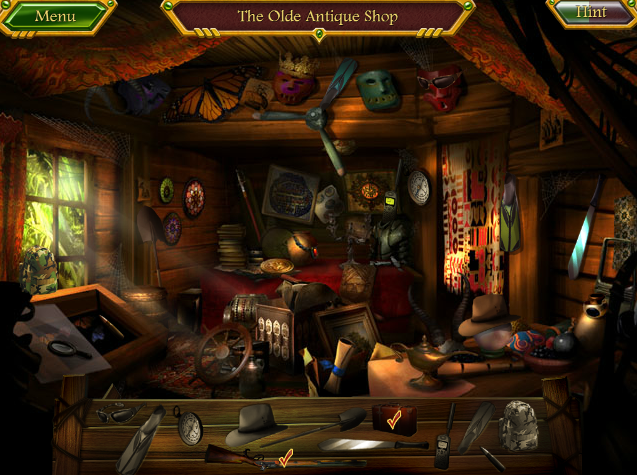This screenshot has width=637, height=475.
Task: Pick the pocket watch in the tray
Action: click(x=188, y=424)
